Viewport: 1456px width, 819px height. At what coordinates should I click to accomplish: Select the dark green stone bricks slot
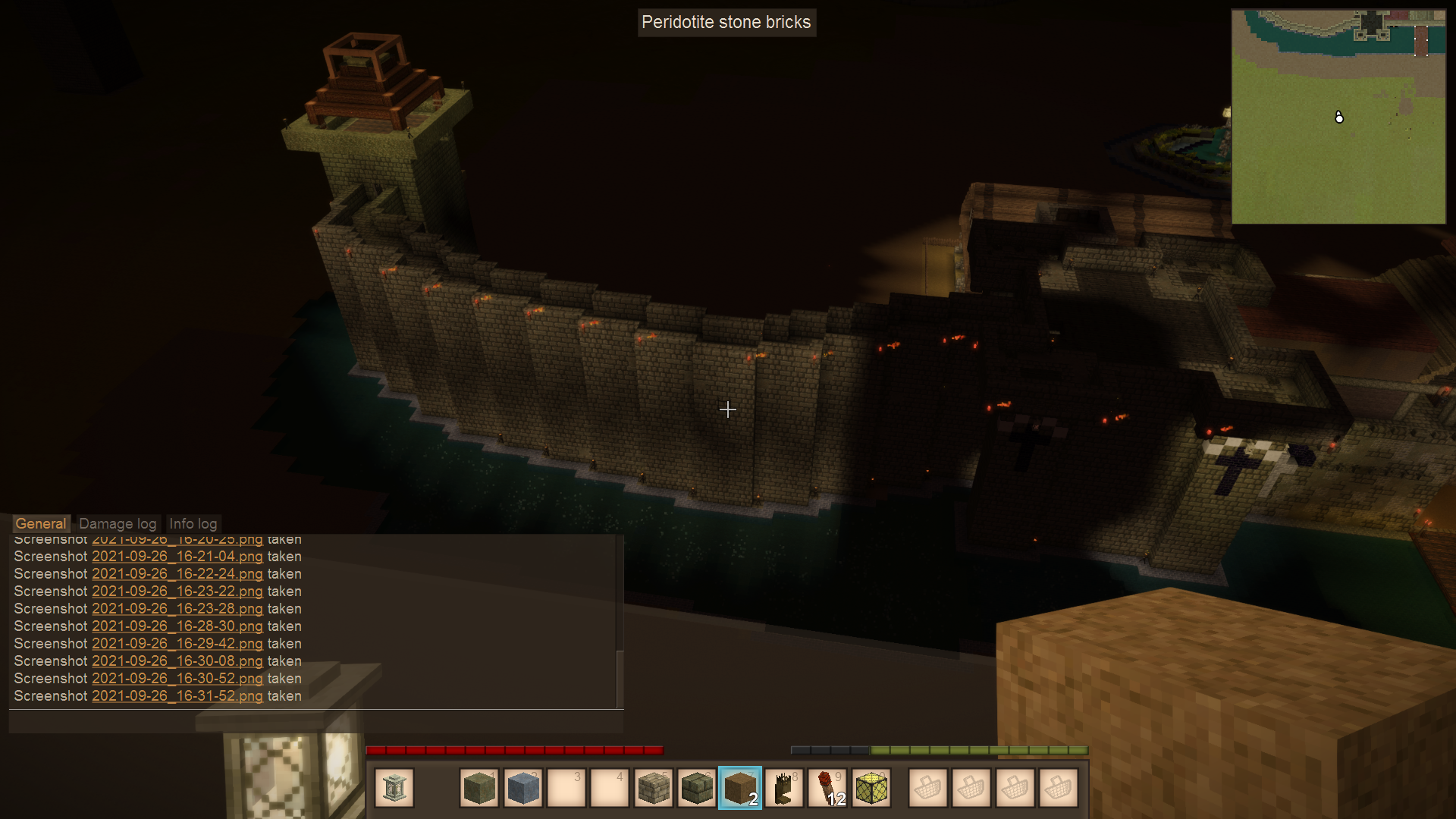point(696,789)
